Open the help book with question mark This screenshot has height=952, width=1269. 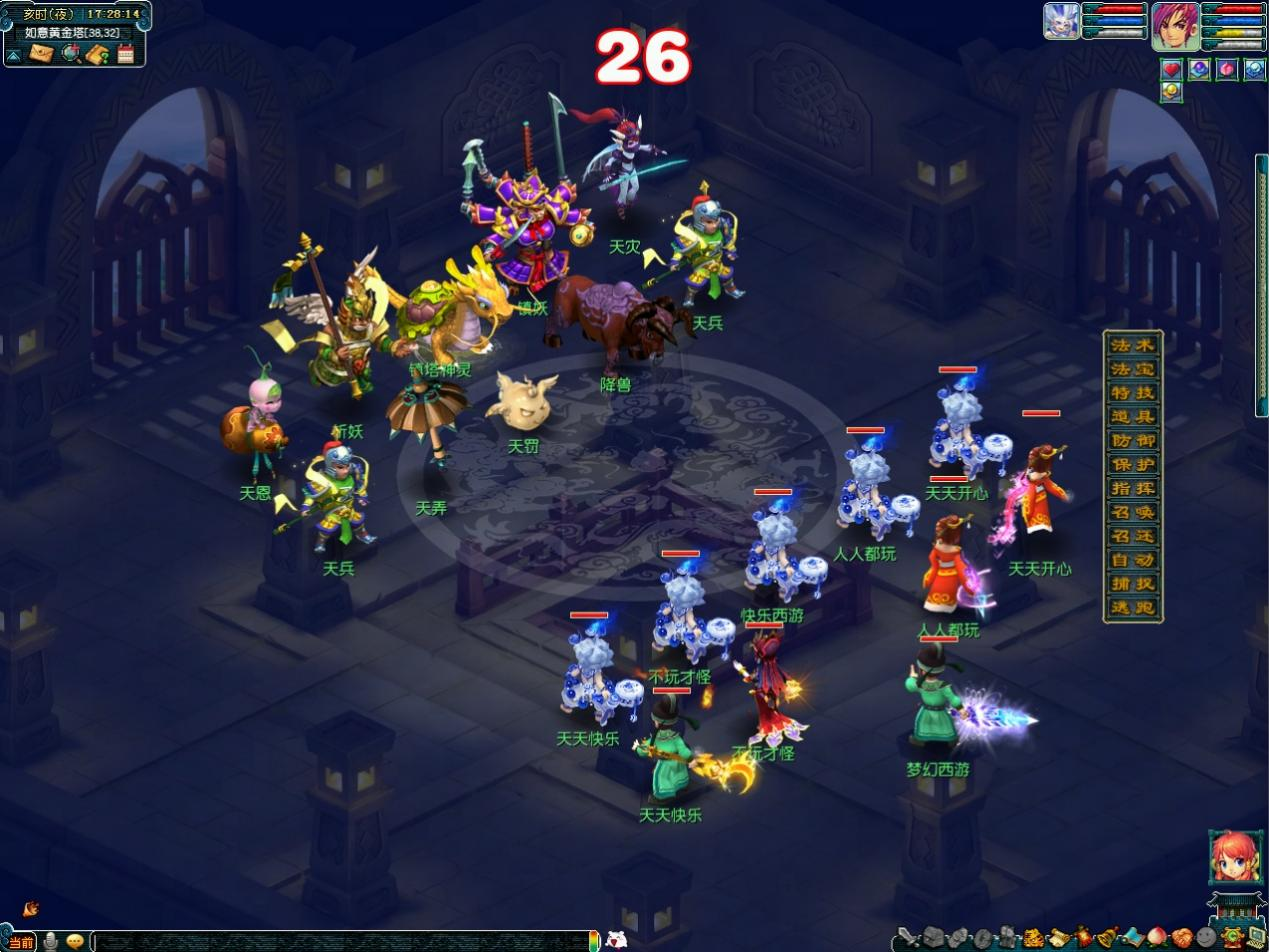tap(97, 54)
